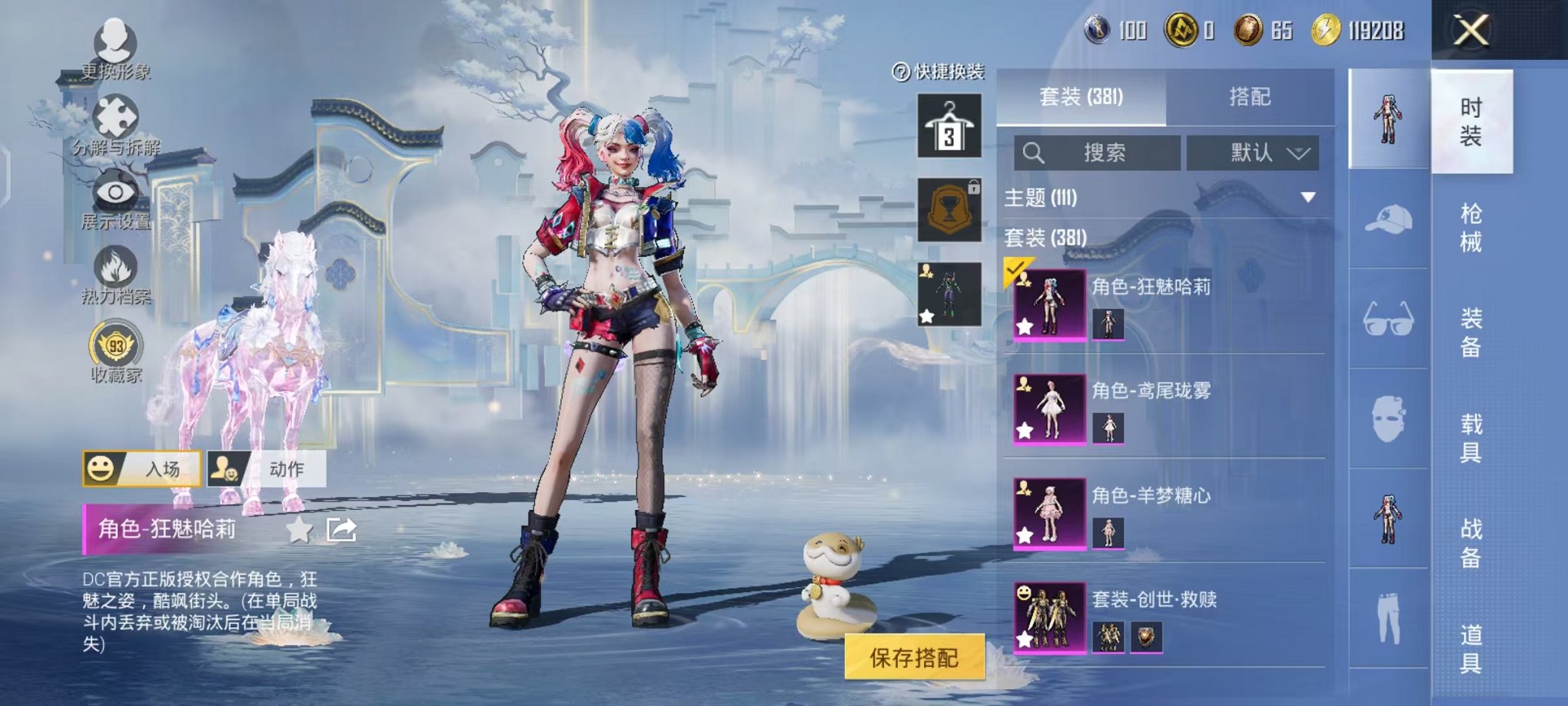
Task: Select the 入场 entrance emote button
Action: [142, 468]
